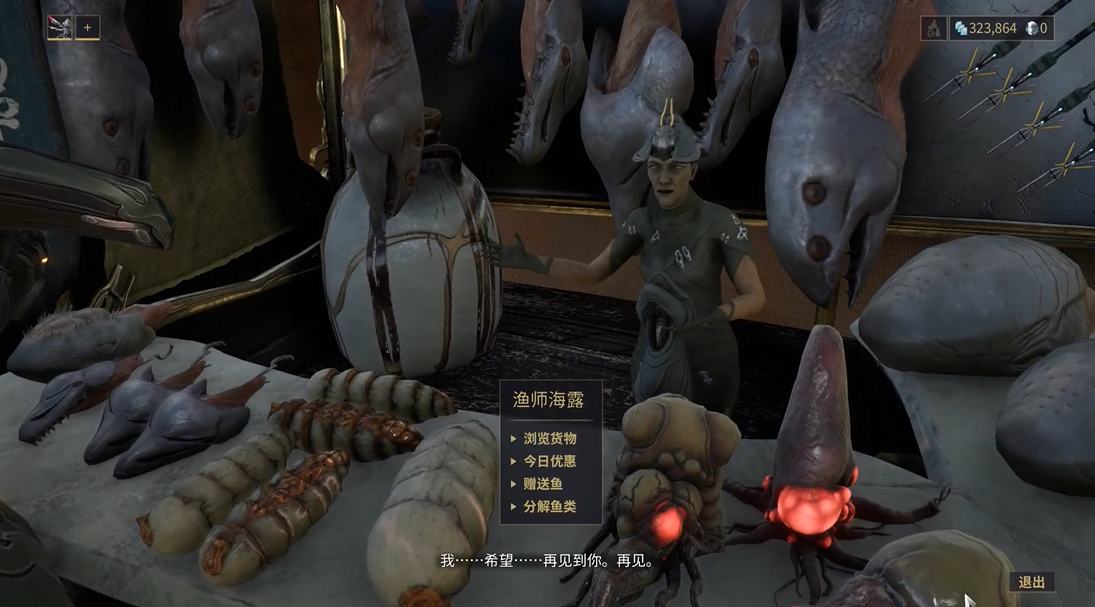Open the 今日优惠 daily deals option
1095x607 pixels.
(x=550, y=461)
